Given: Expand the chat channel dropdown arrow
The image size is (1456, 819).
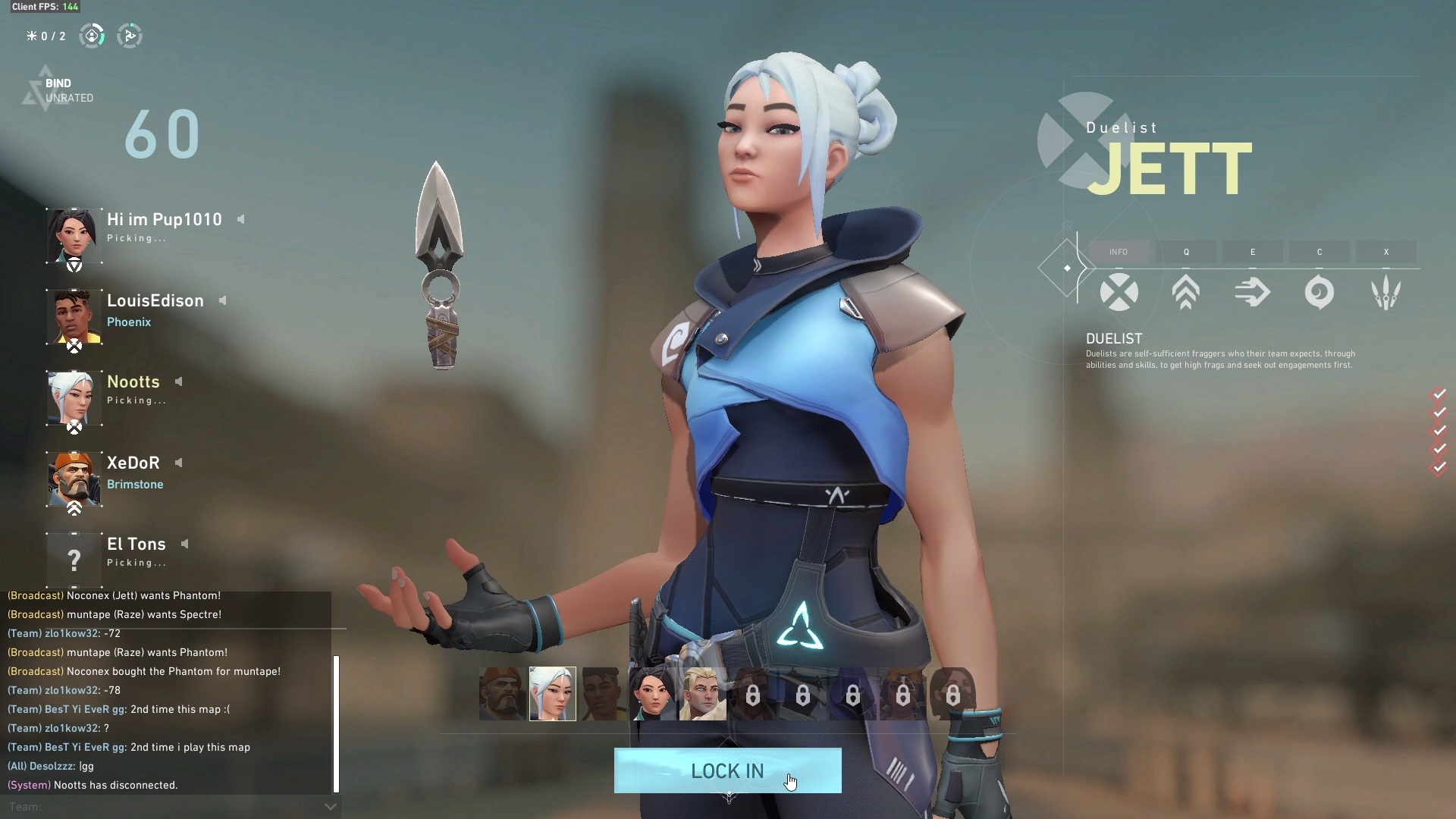Looking at the screenshot, I should tap(330, 807).
